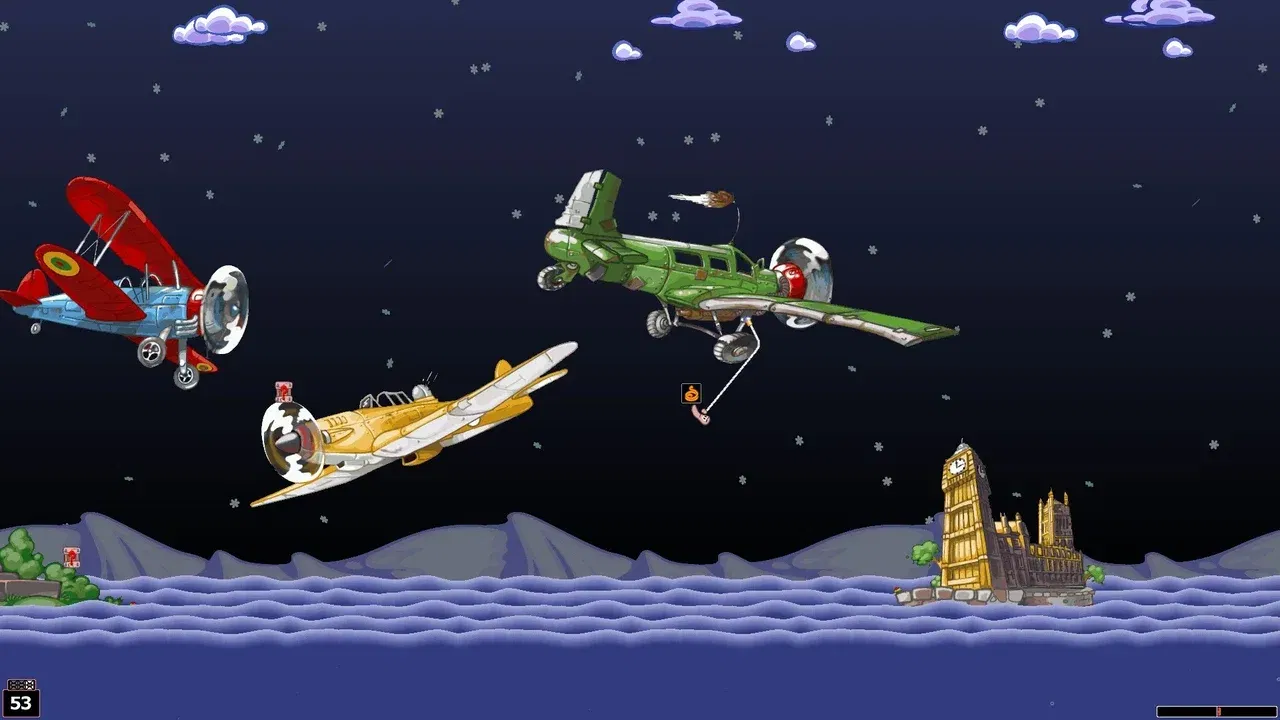Image resolution: width=1280 pixels, height=720 pixels.
Task: Click the snowflake under the red biplane
Action: (x=129, y=479)
